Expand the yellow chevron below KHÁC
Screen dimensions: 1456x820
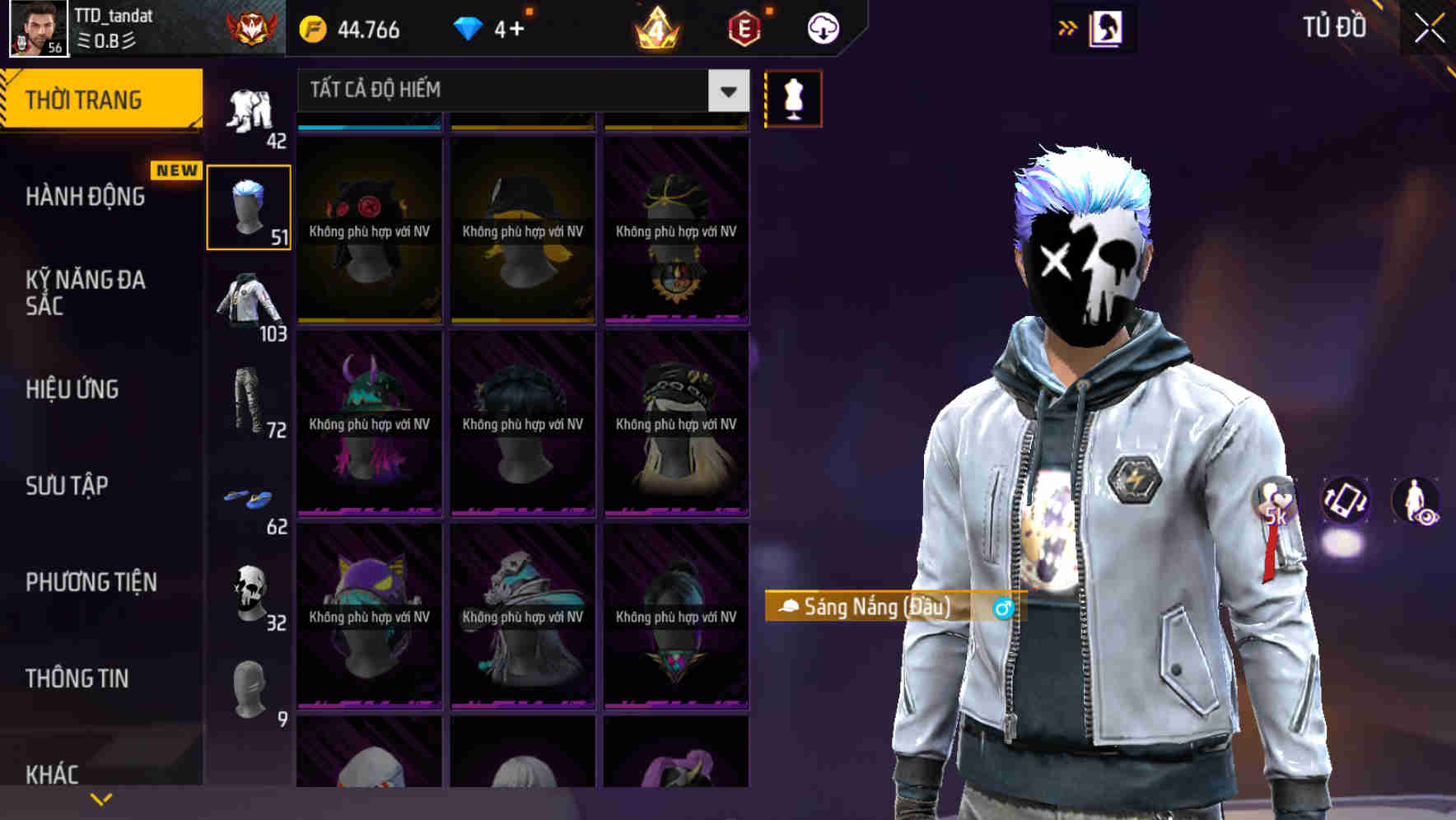tap(100, 797)
